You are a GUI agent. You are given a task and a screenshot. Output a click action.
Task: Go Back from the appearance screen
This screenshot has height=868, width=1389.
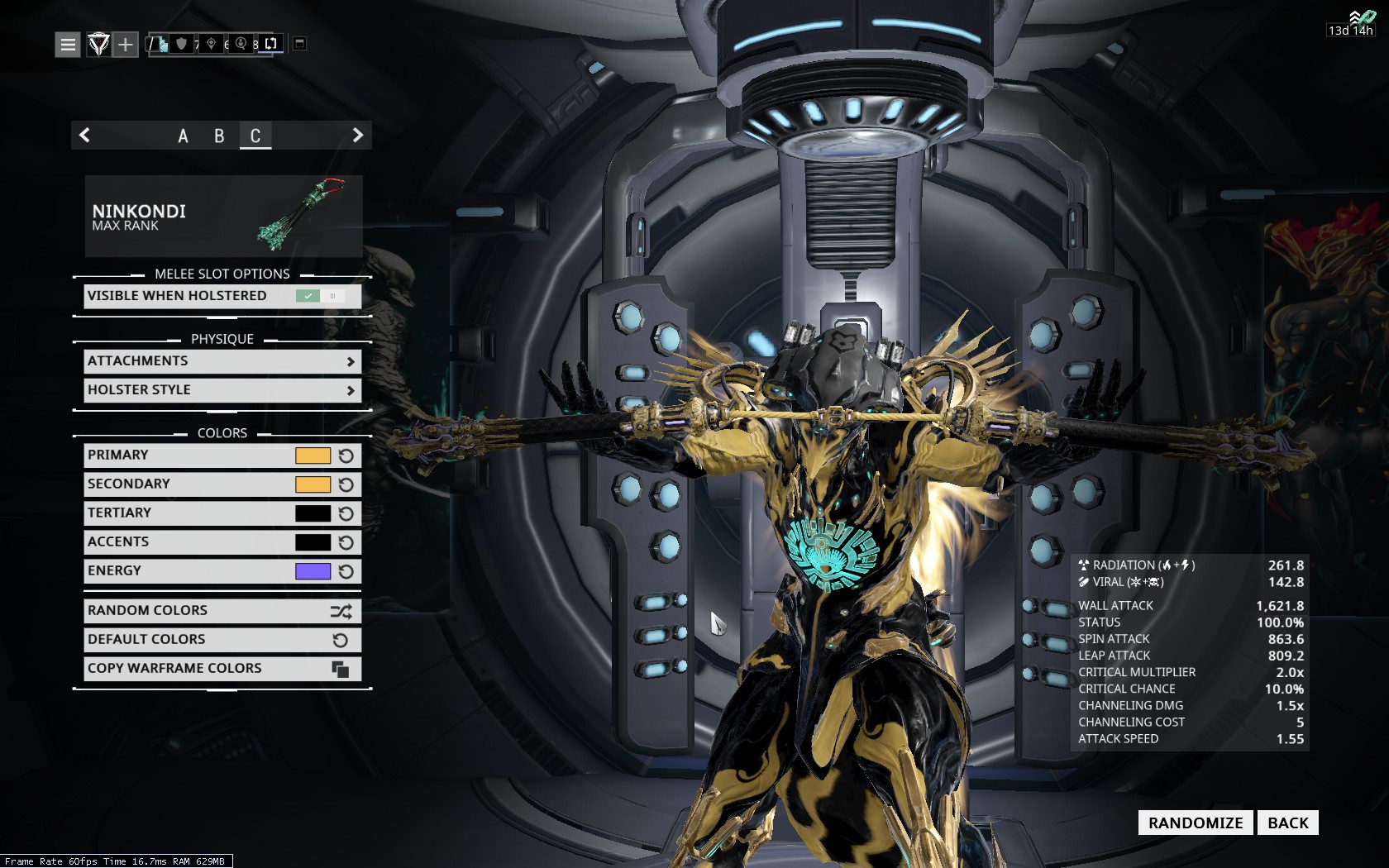coord(1287,823)
